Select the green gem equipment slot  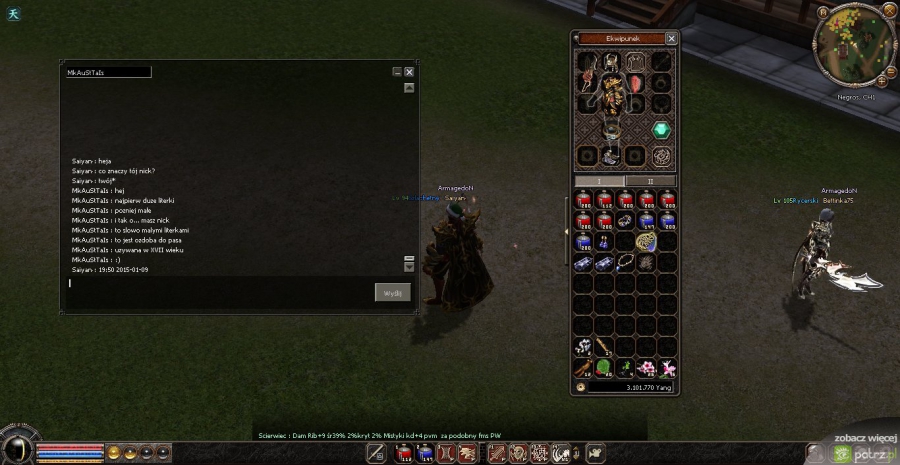(660, 130)
